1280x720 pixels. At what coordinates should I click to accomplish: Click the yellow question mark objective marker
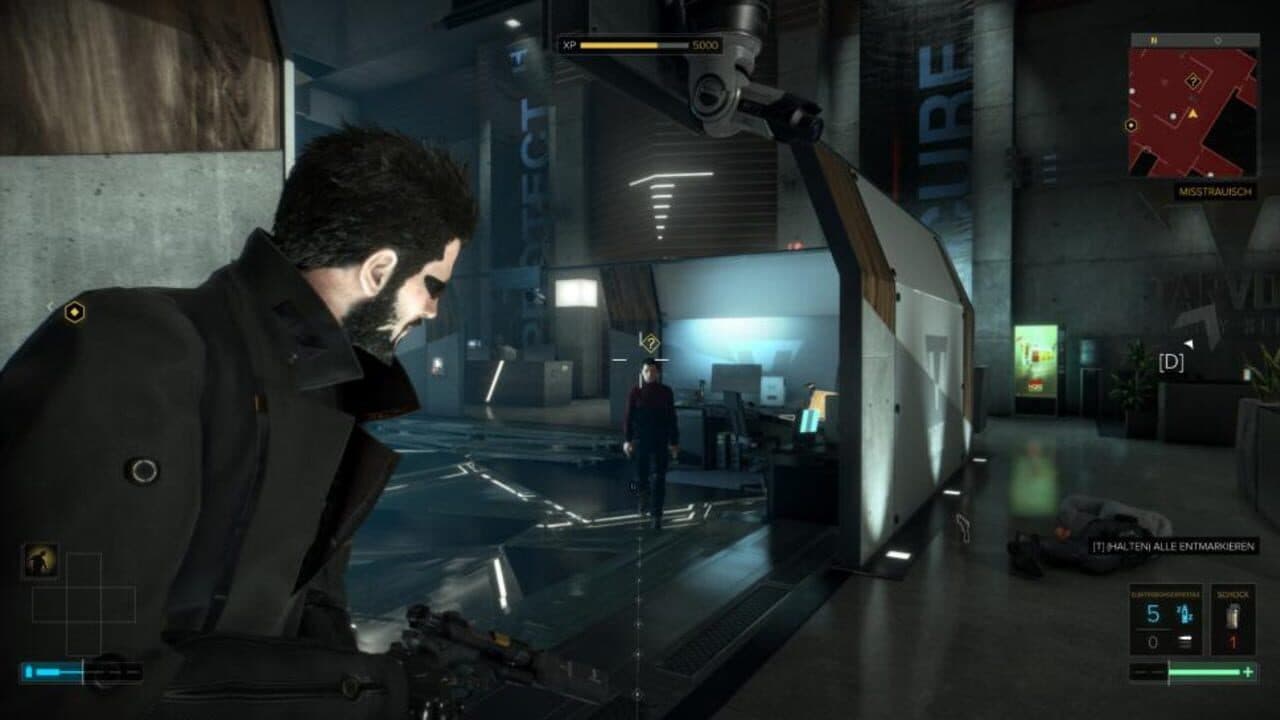pos(650,342)
